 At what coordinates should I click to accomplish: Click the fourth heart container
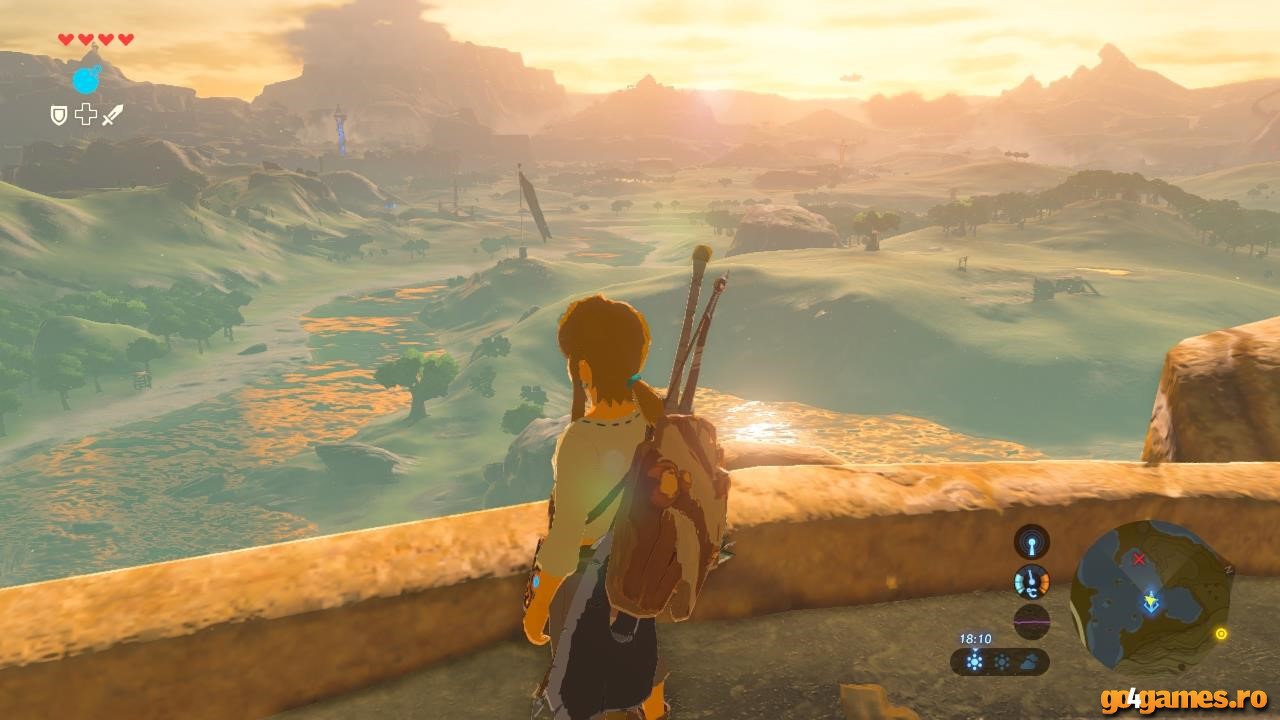tap(124, 39)
